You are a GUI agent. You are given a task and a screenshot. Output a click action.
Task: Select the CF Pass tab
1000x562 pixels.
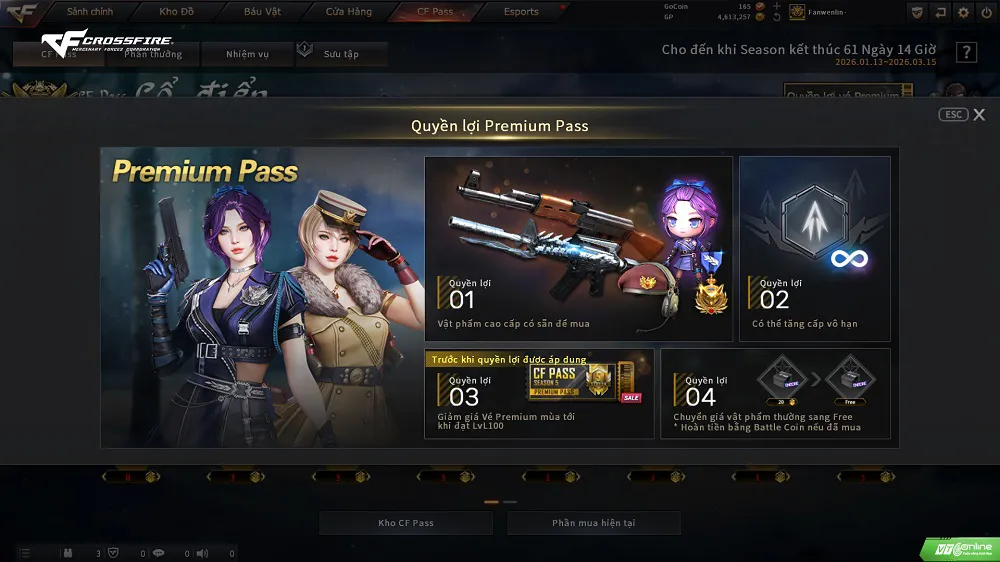(x=435, y=12)
